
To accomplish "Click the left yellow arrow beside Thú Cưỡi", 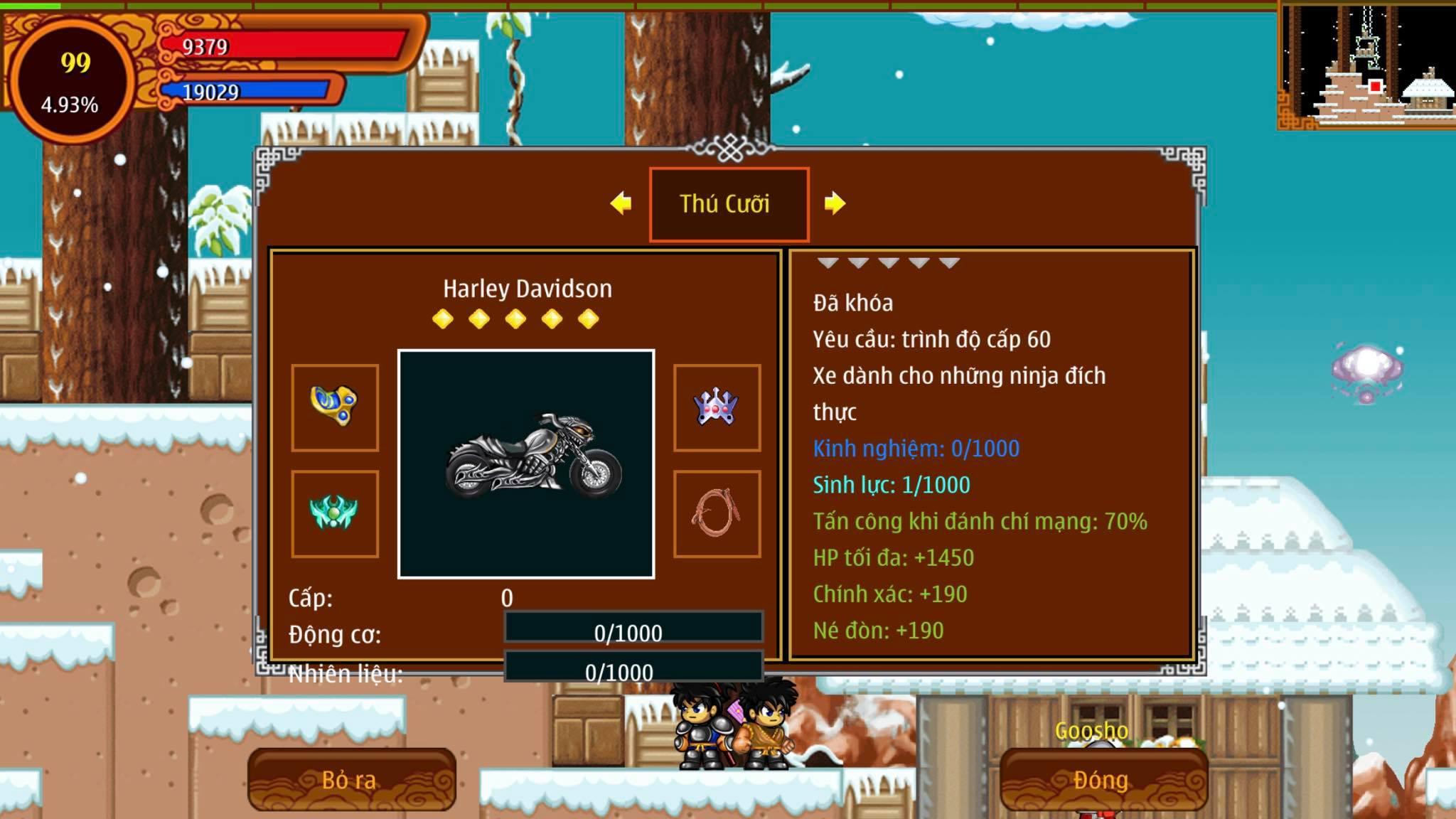I will click(x=621, y=203).
